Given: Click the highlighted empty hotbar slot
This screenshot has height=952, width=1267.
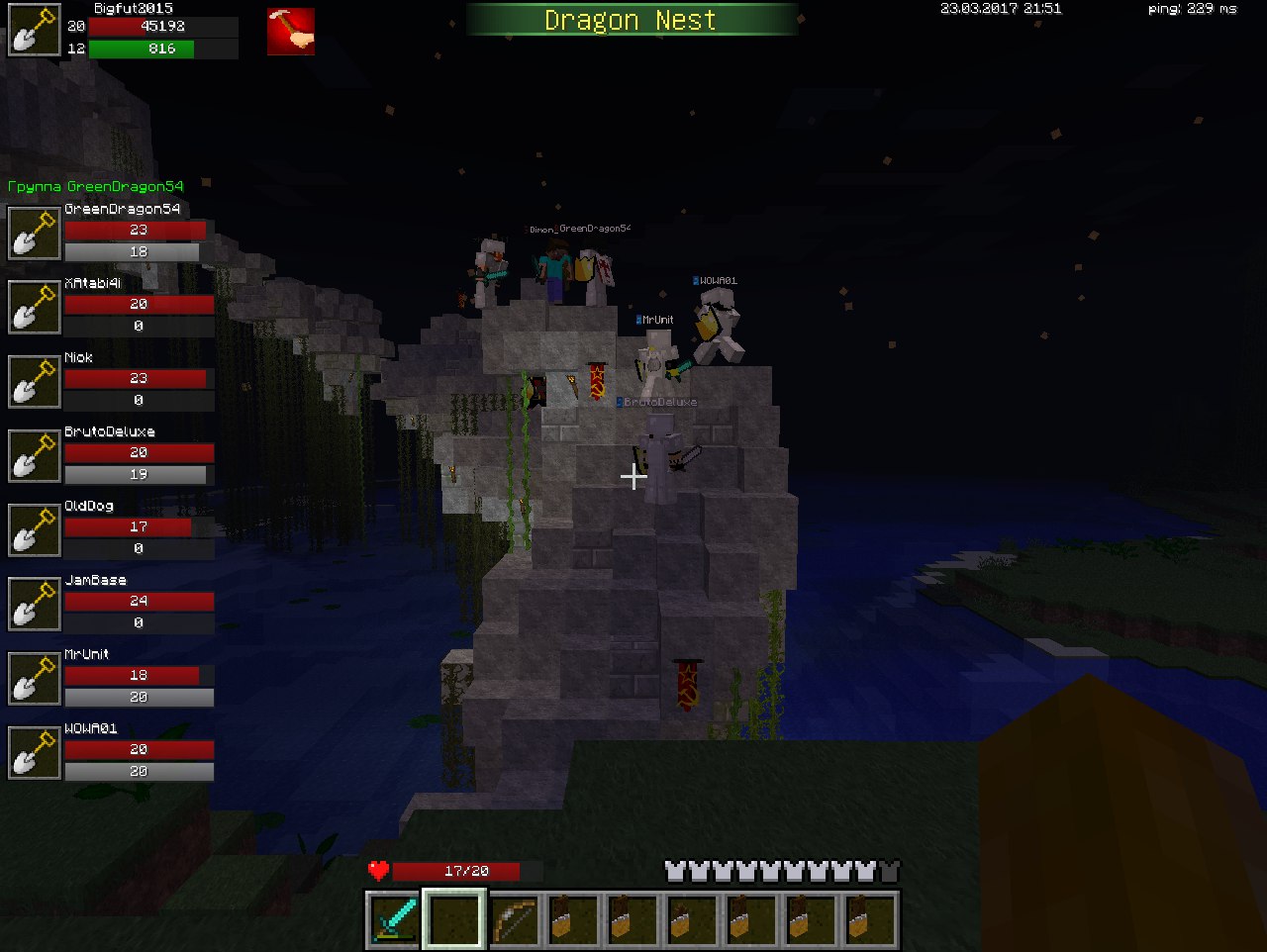Looking at the screenshot, I should (x=454, y=919).
